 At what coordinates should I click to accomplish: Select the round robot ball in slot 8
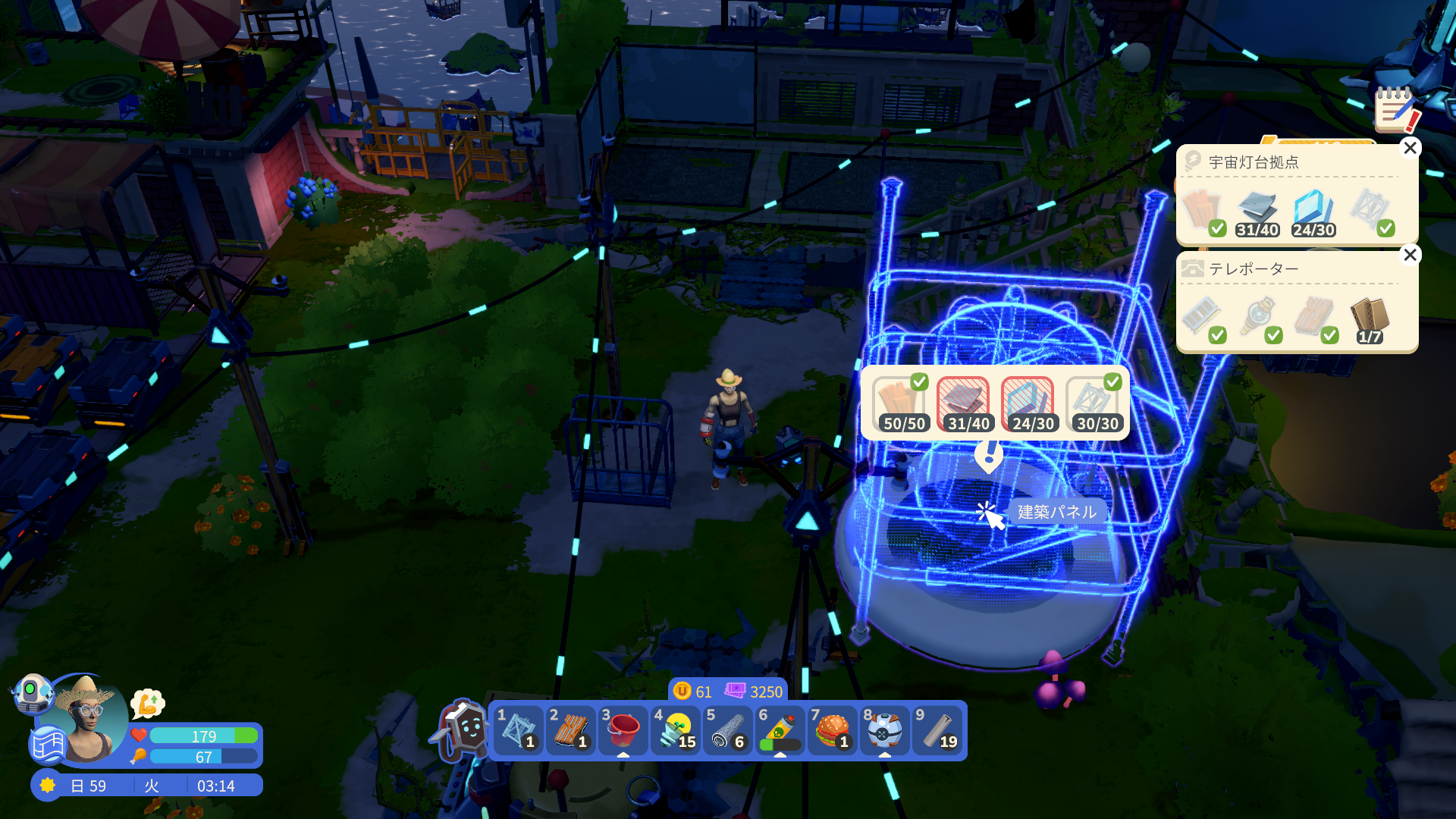(884, 730)
